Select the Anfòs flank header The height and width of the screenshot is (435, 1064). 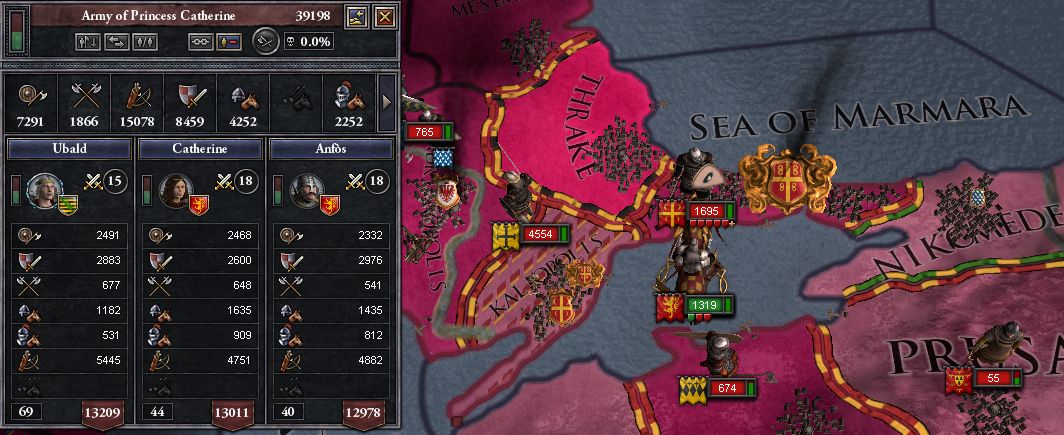tap(332, 148)
